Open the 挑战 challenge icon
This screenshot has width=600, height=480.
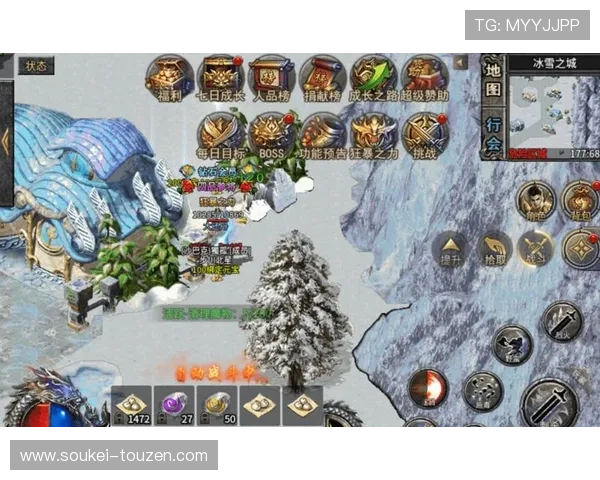tap(424, 134)
